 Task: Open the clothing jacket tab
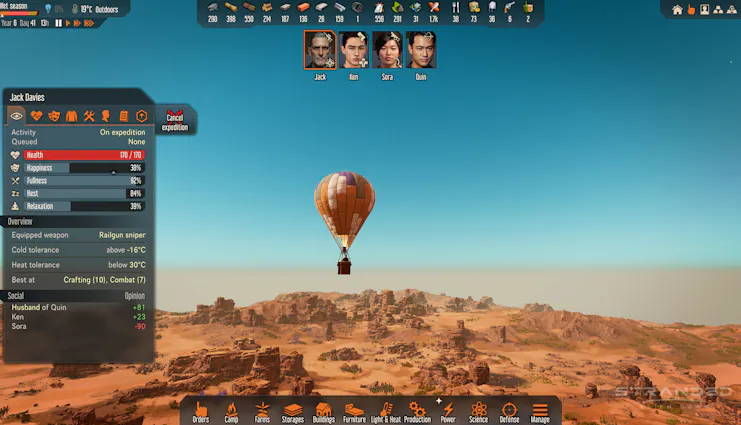[71, 116]
